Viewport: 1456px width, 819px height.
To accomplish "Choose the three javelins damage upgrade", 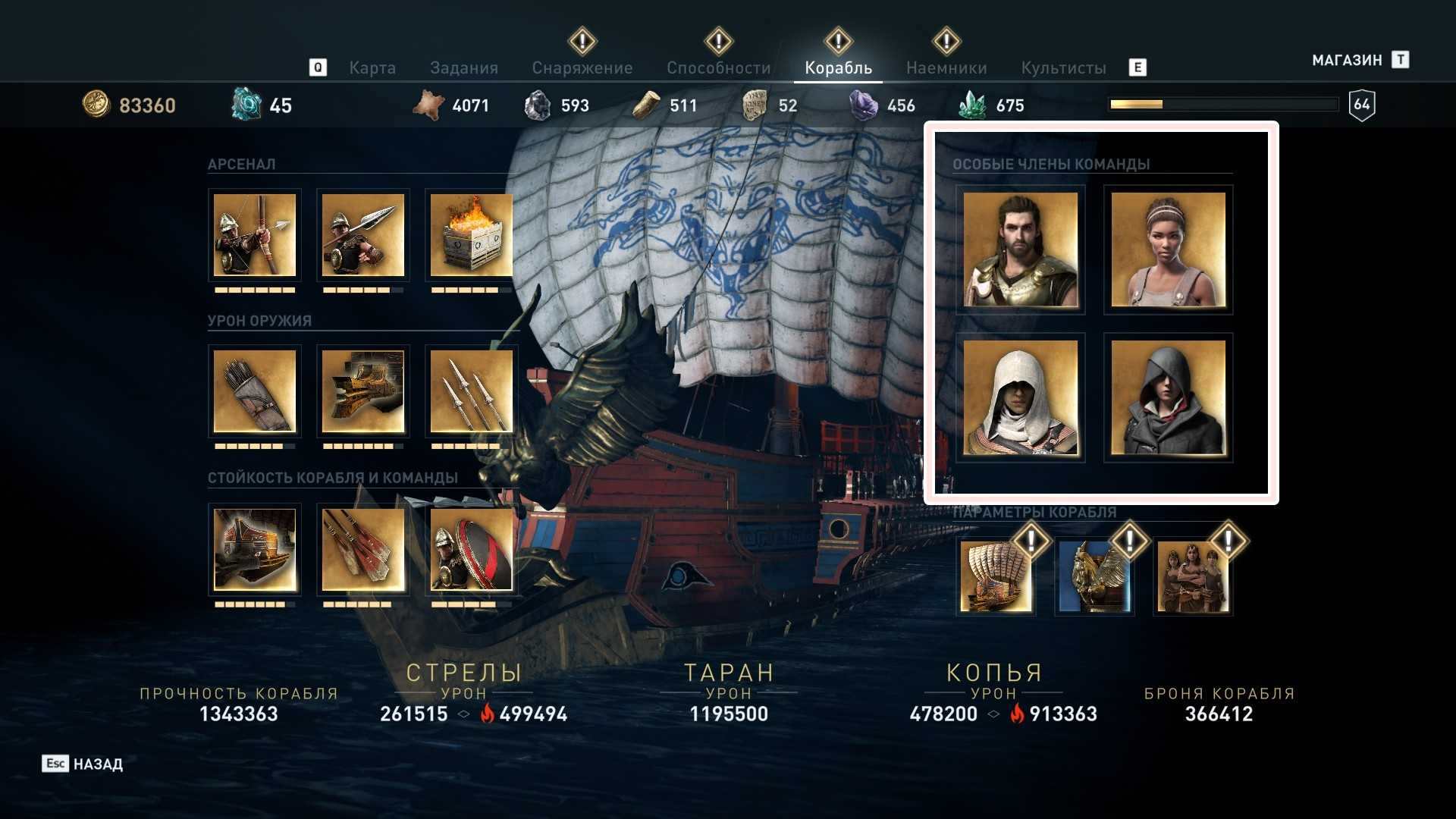I will [x=471, y=391].
